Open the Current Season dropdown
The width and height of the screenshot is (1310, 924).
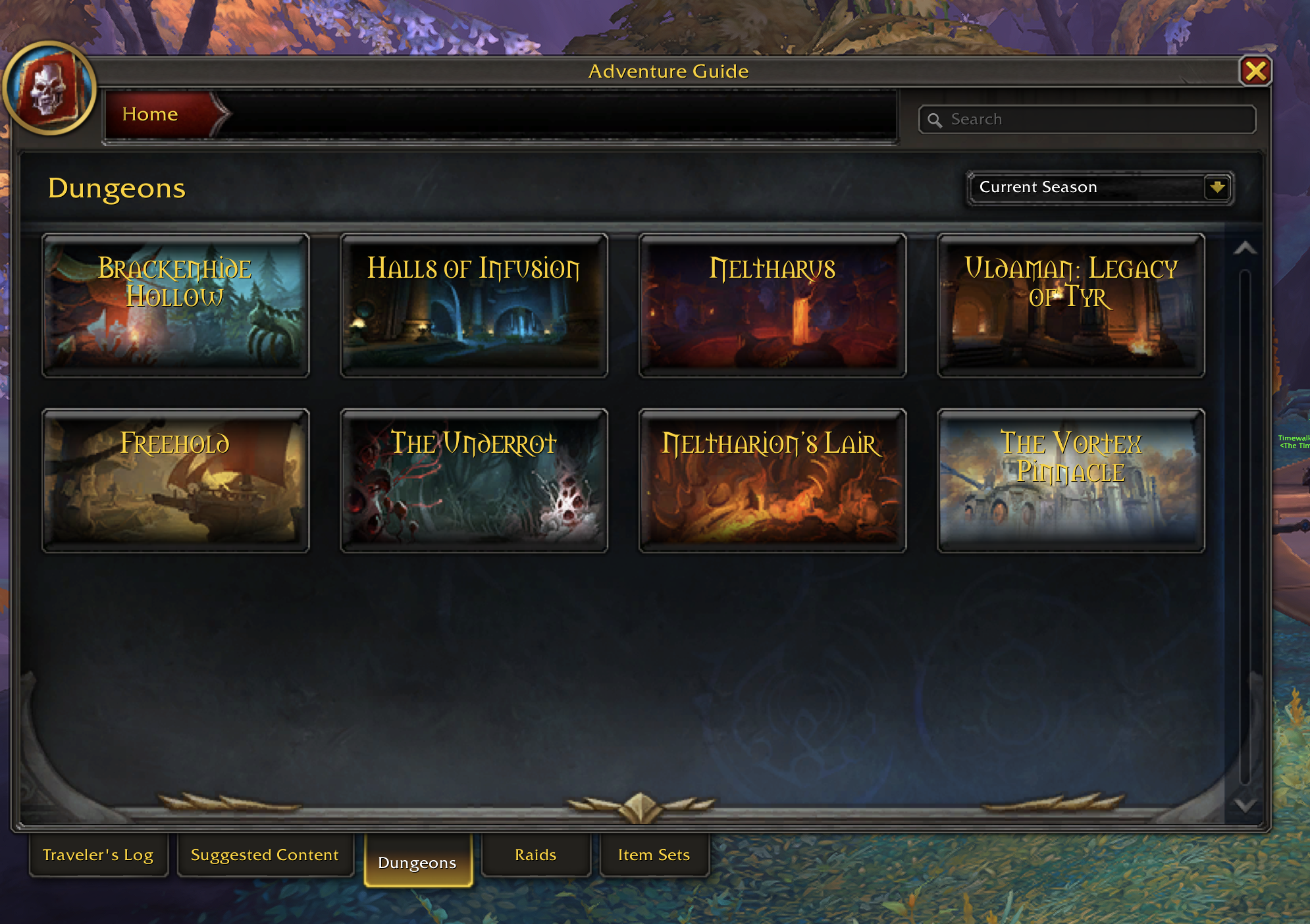tap(1217, 188)
